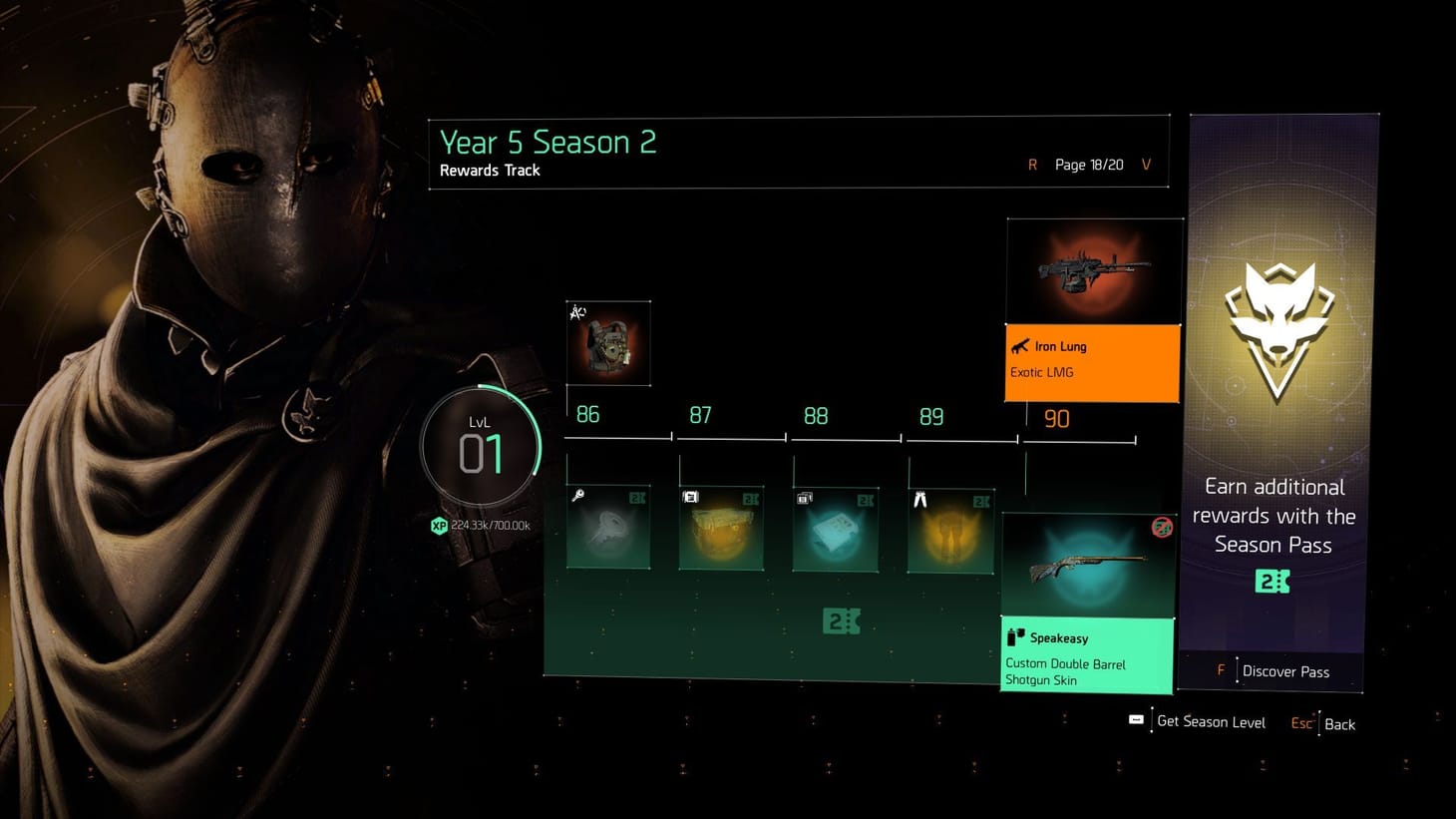Select level 87 on the rewards track

(700, 415)
